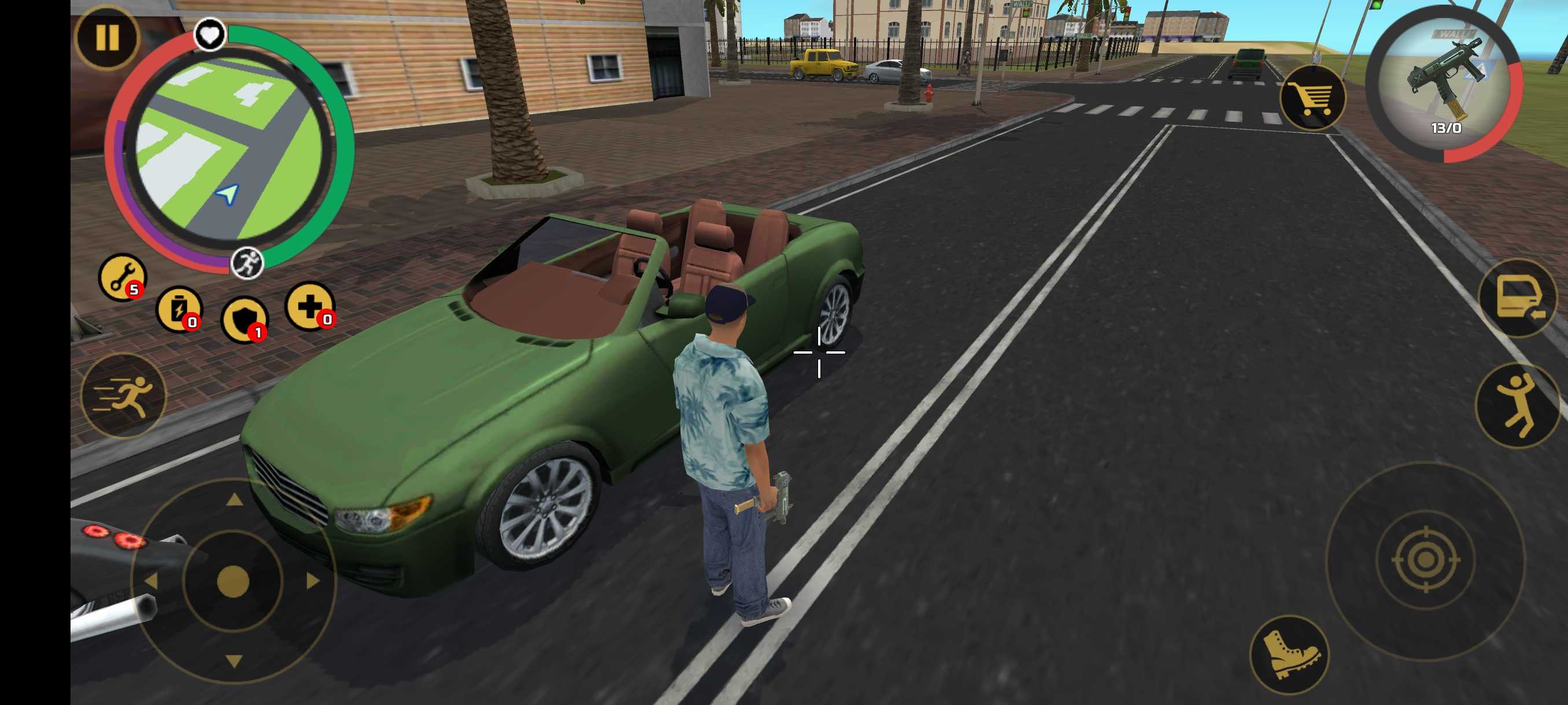Open the shopping cart store

tap(1312, 97)
